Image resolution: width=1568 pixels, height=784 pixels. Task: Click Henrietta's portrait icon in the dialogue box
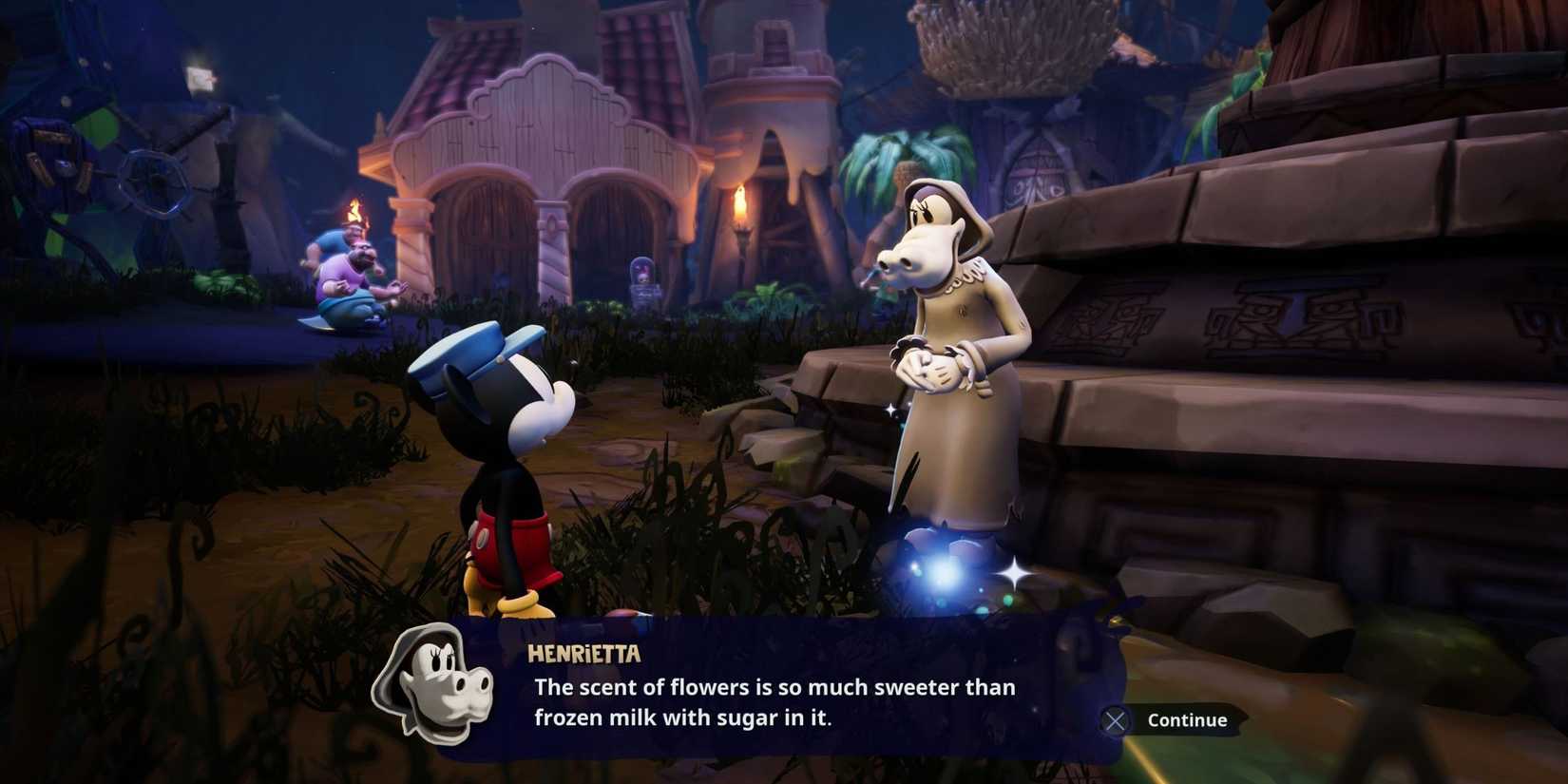pyautogui.click(x=443, y=691)
